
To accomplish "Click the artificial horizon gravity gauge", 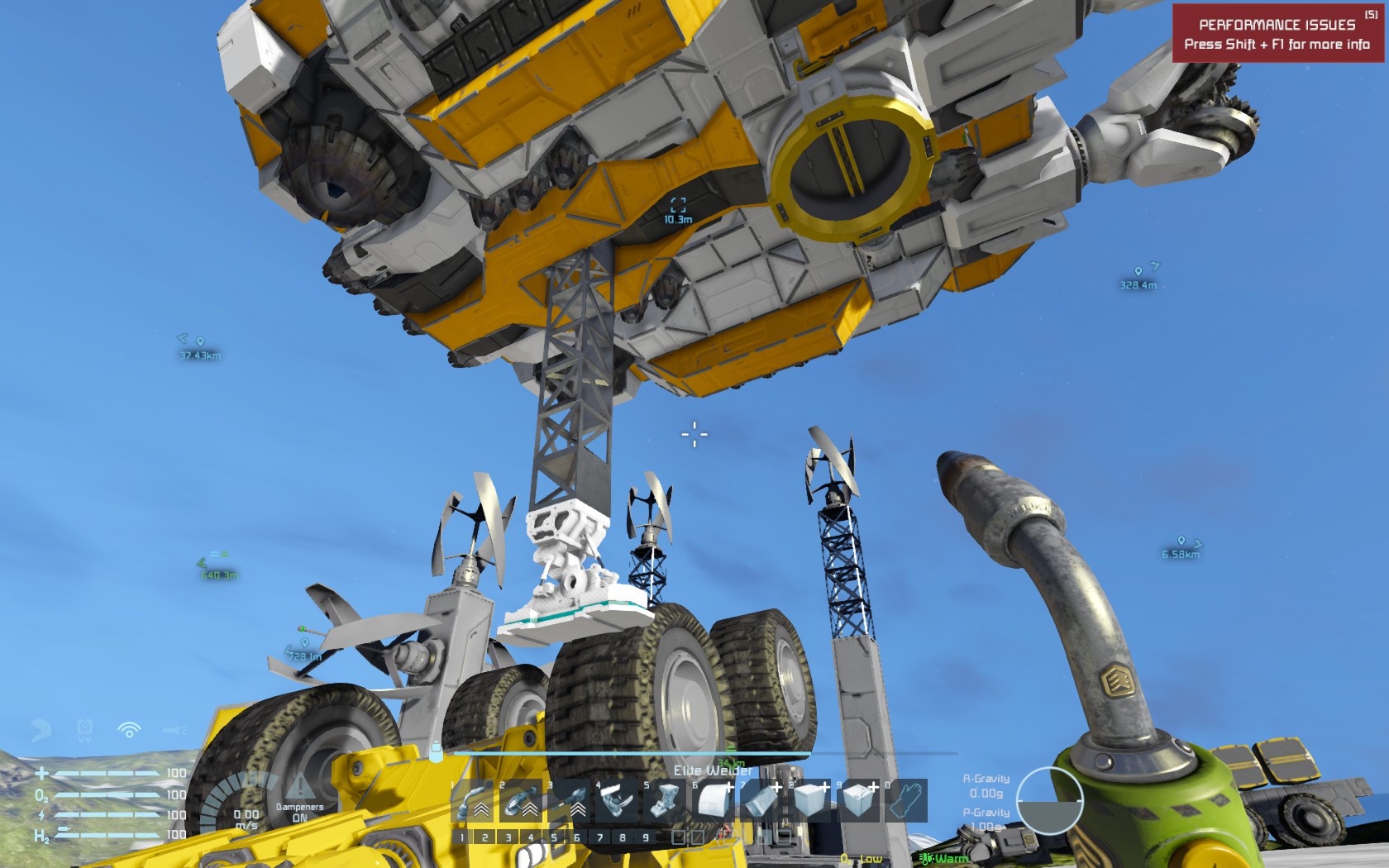I will (x=1048, y=801).
